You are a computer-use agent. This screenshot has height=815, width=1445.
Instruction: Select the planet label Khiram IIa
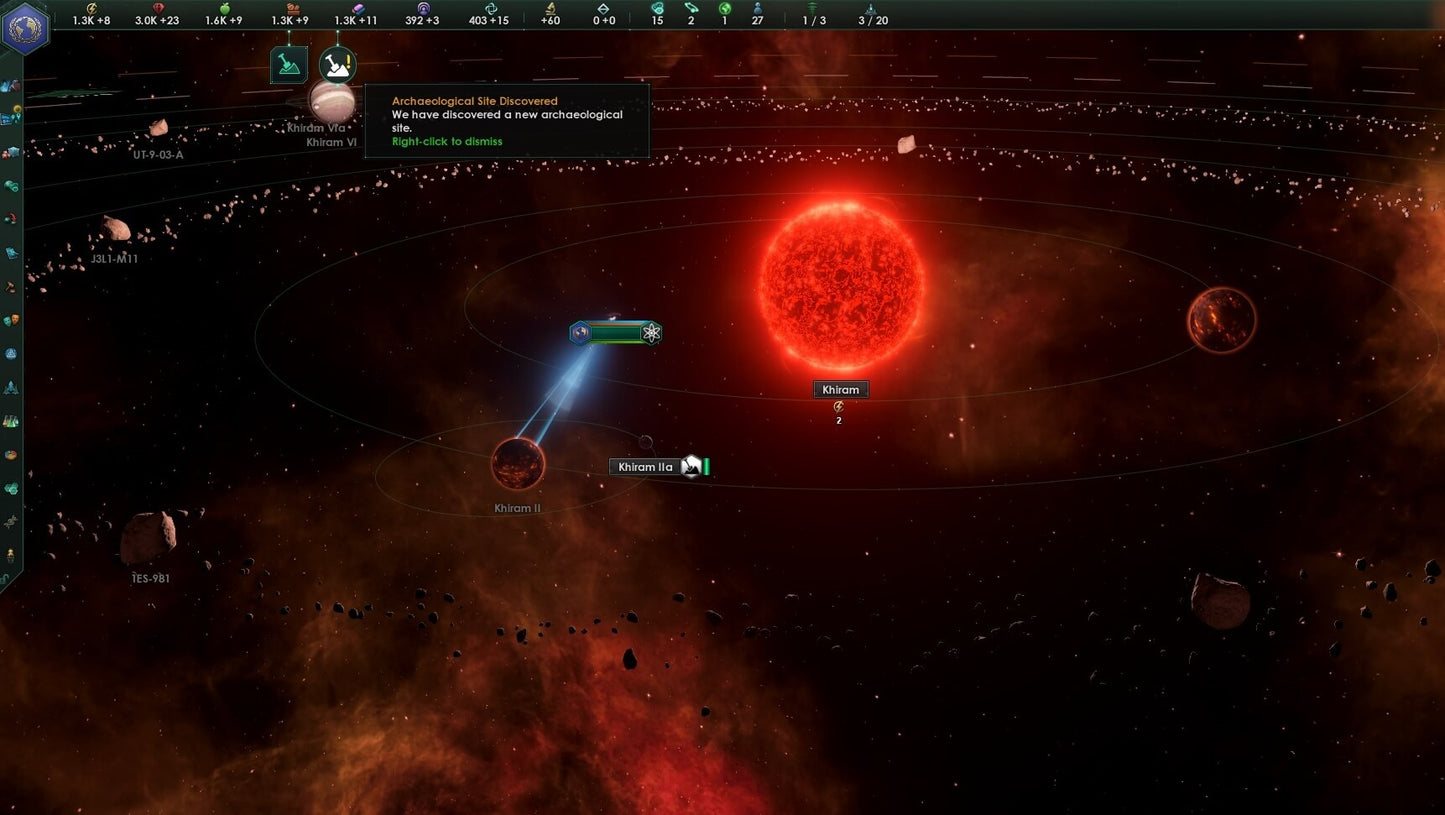tap(644, 466)
